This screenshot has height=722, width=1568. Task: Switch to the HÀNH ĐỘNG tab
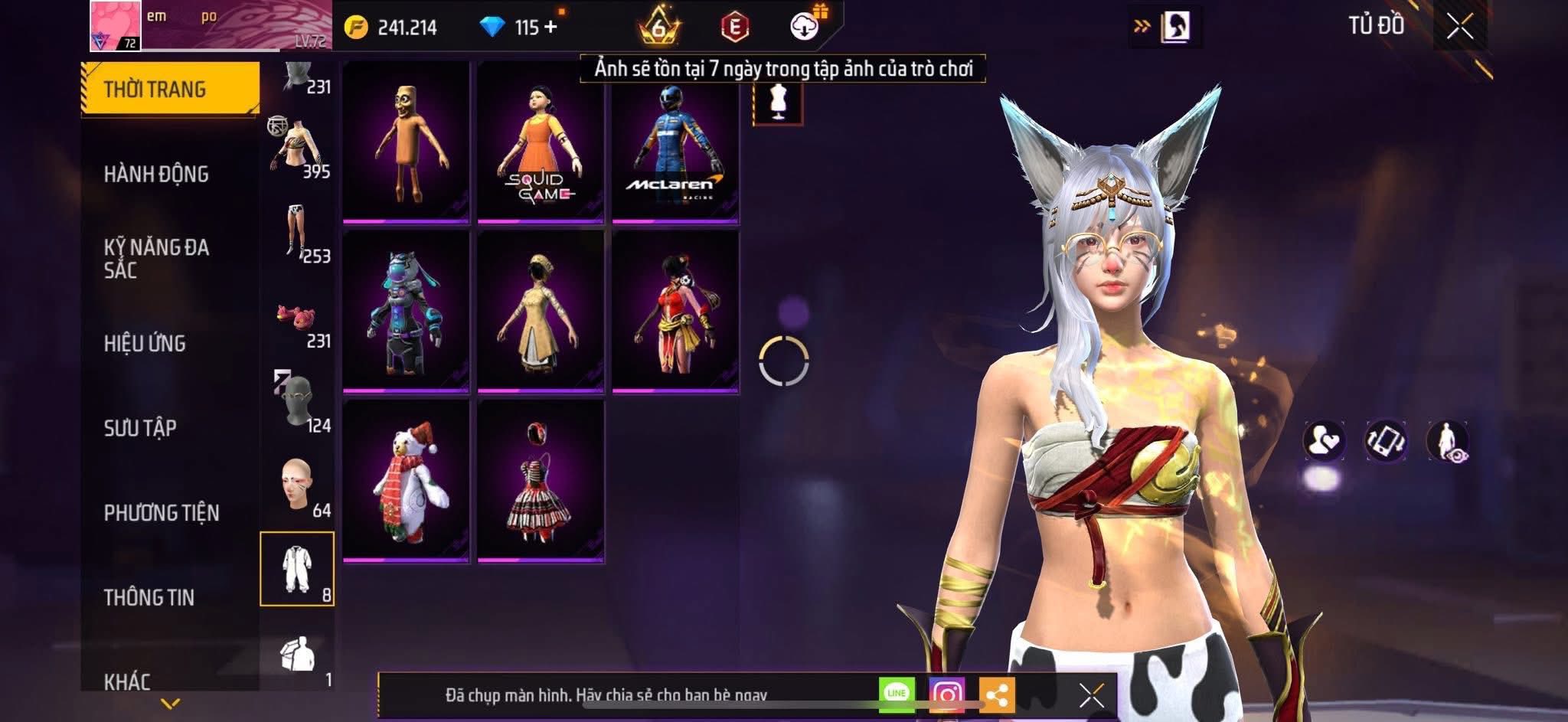[x=156, y=174]
